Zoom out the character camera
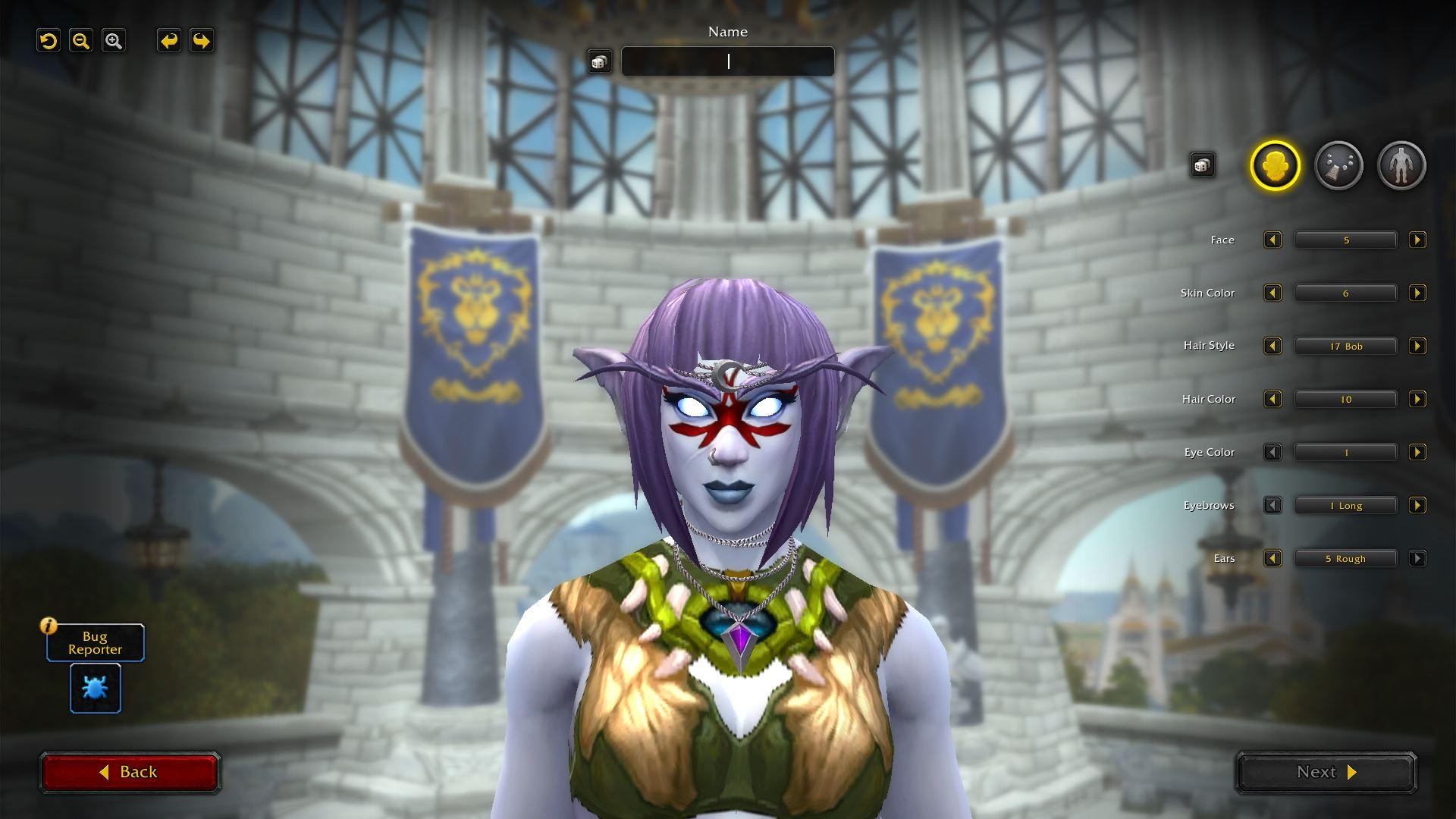 tap(81, 41)
